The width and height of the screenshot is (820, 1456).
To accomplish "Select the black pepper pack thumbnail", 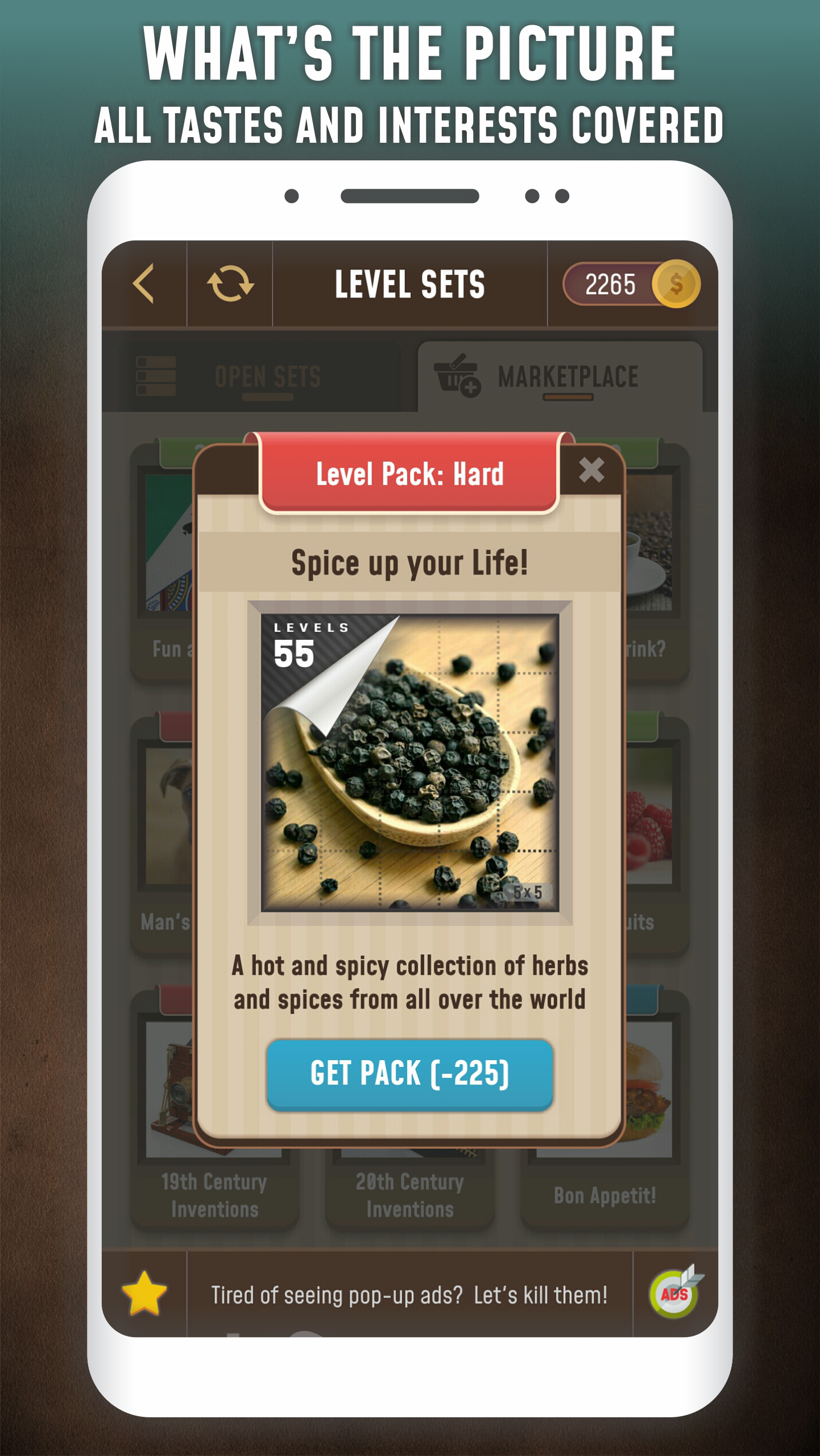I will [x=409, y=762].
